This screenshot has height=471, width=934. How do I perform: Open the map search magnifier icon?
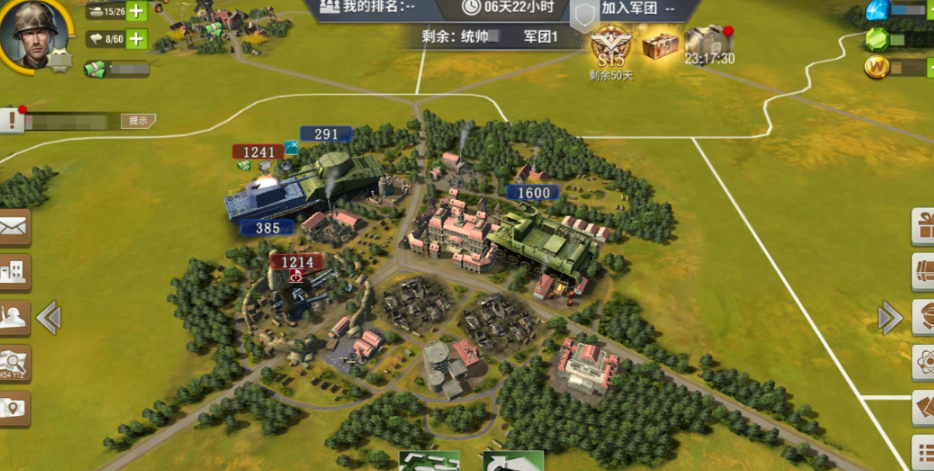point(14,362)
